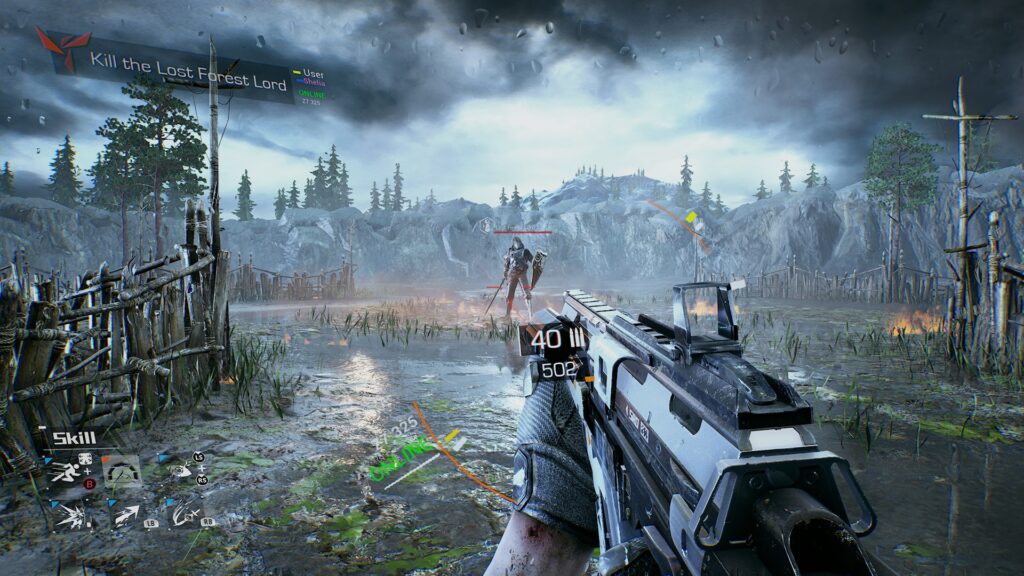Image resolution: width=1024 pixels, height=576 pixels.
Task: Activate the upward arrow skill
Action: coord(126,516)
